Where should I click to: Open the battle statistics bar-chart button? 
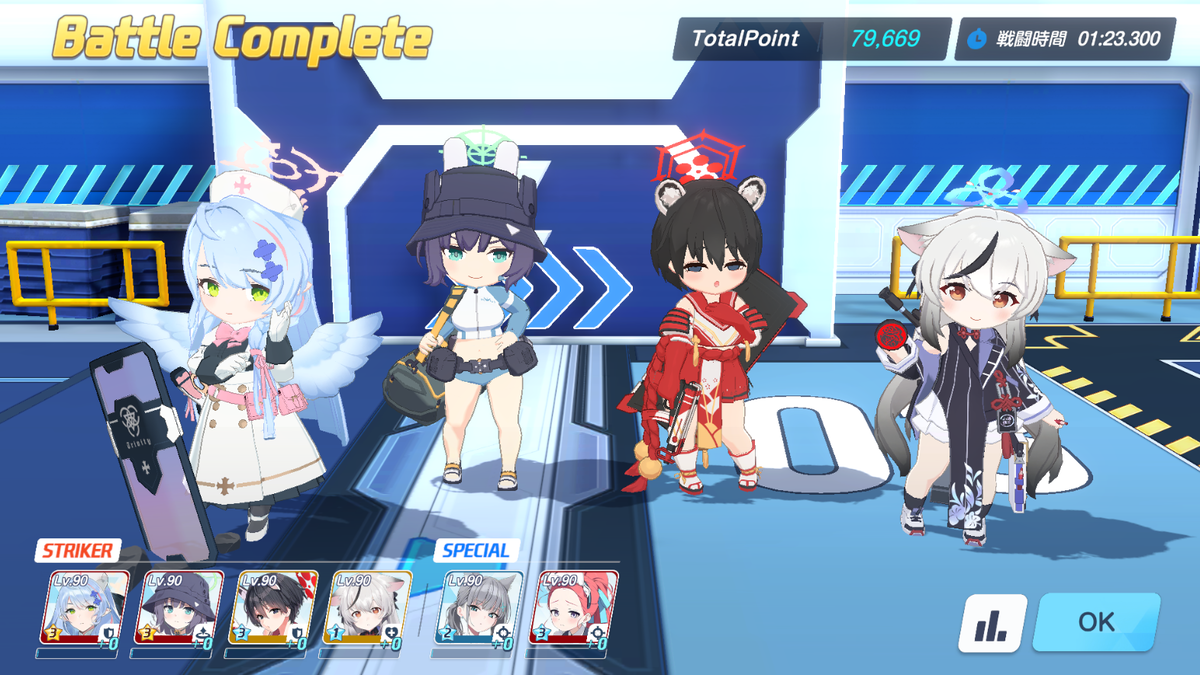[992, 623]
